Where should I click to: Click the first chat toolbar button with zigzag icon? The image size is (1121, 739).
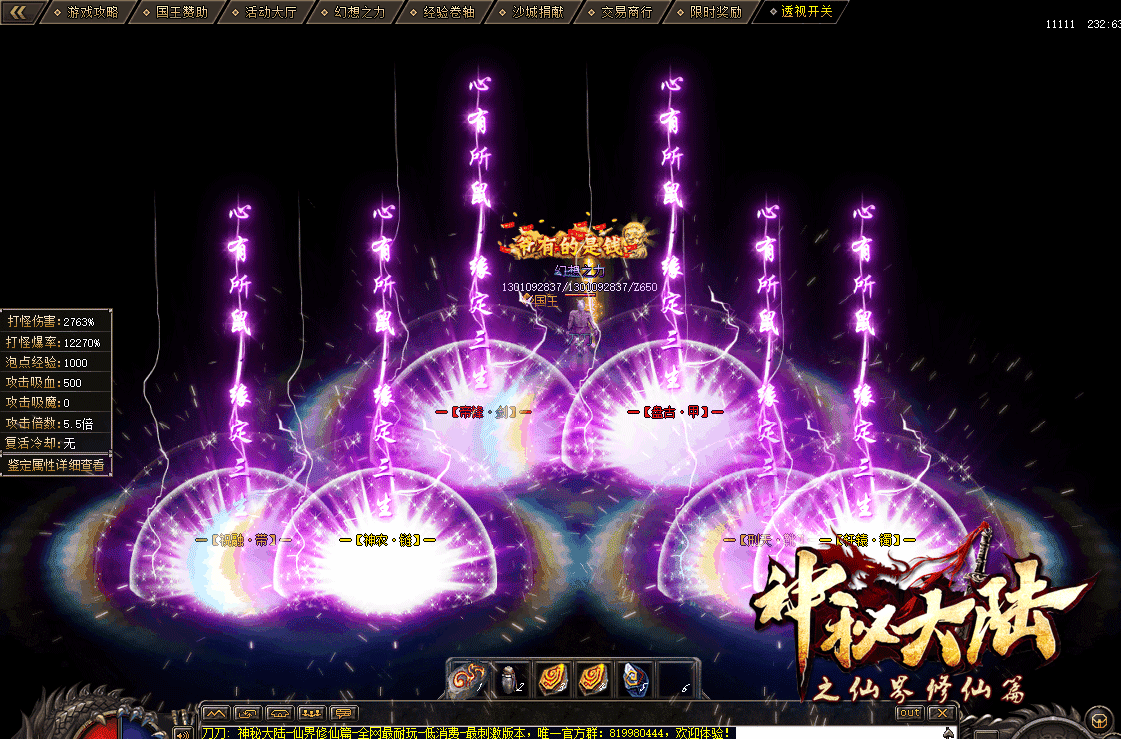[x=215, y=713]
